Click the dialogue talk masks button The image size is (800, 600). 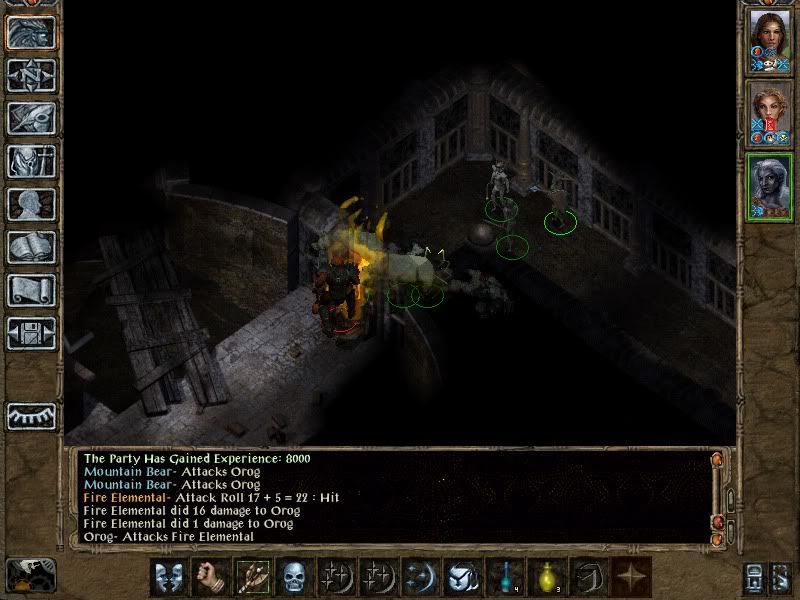tap(167, 577)
